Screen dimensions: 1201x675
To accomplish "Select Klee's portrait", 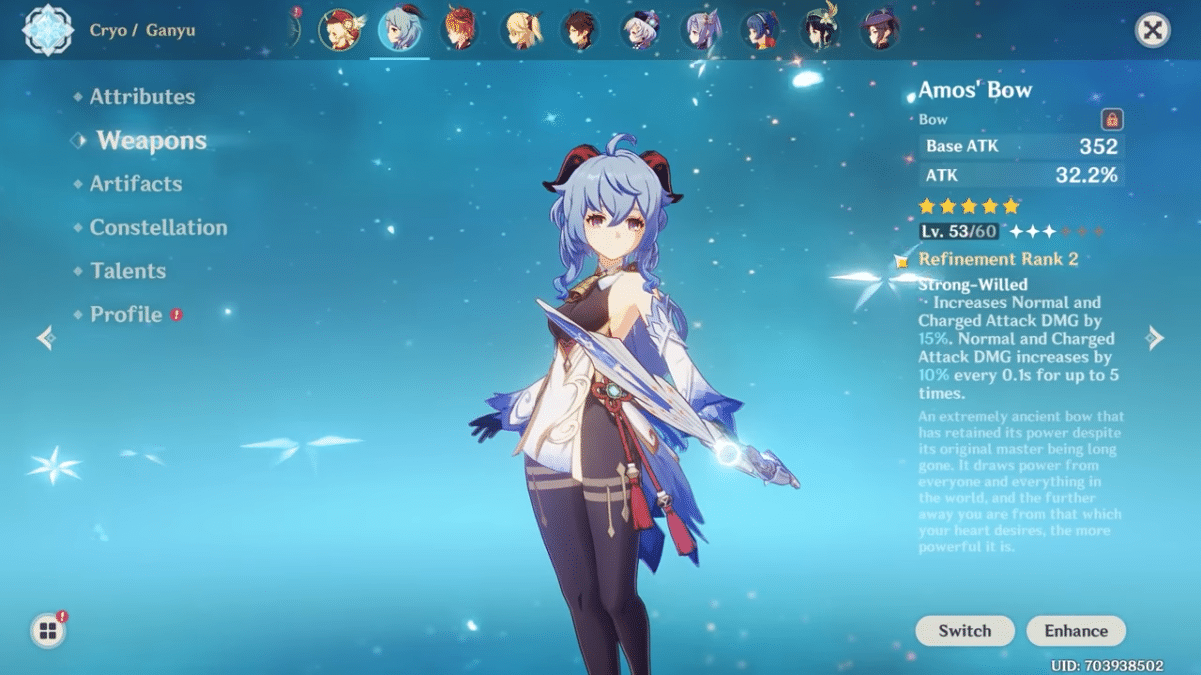I will click(339, 30).
